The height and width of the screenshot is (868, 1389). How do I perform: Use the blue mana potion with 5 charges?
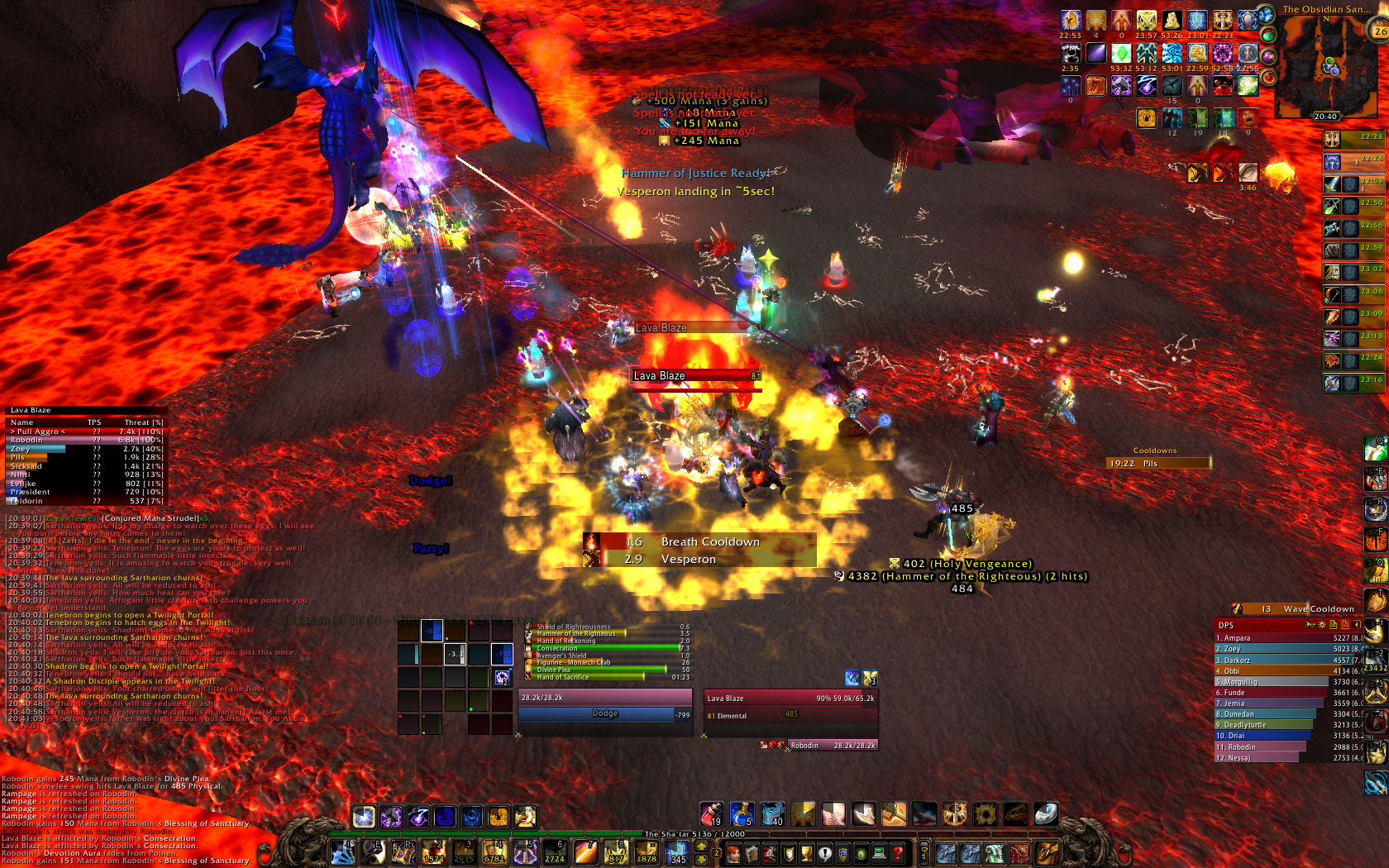coord(742,814)
